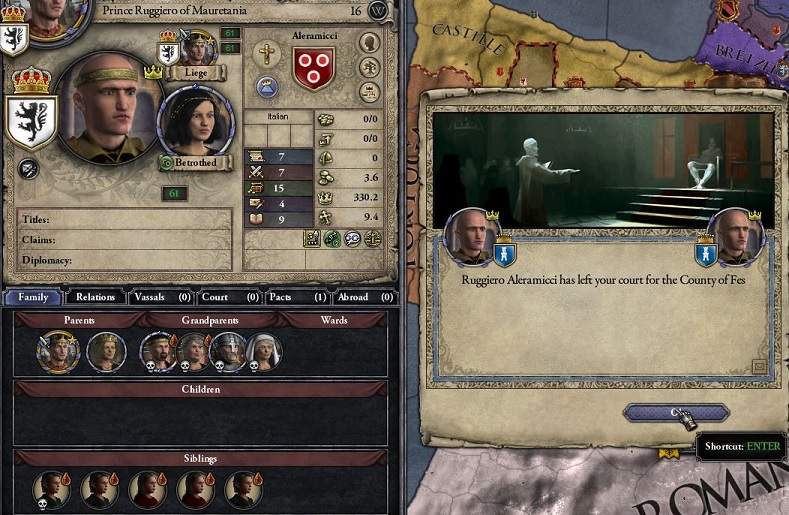Viewport: 789px width, 515px height.
Task: Choose the mother portrait under Parents
Action: tap(106, 351)
